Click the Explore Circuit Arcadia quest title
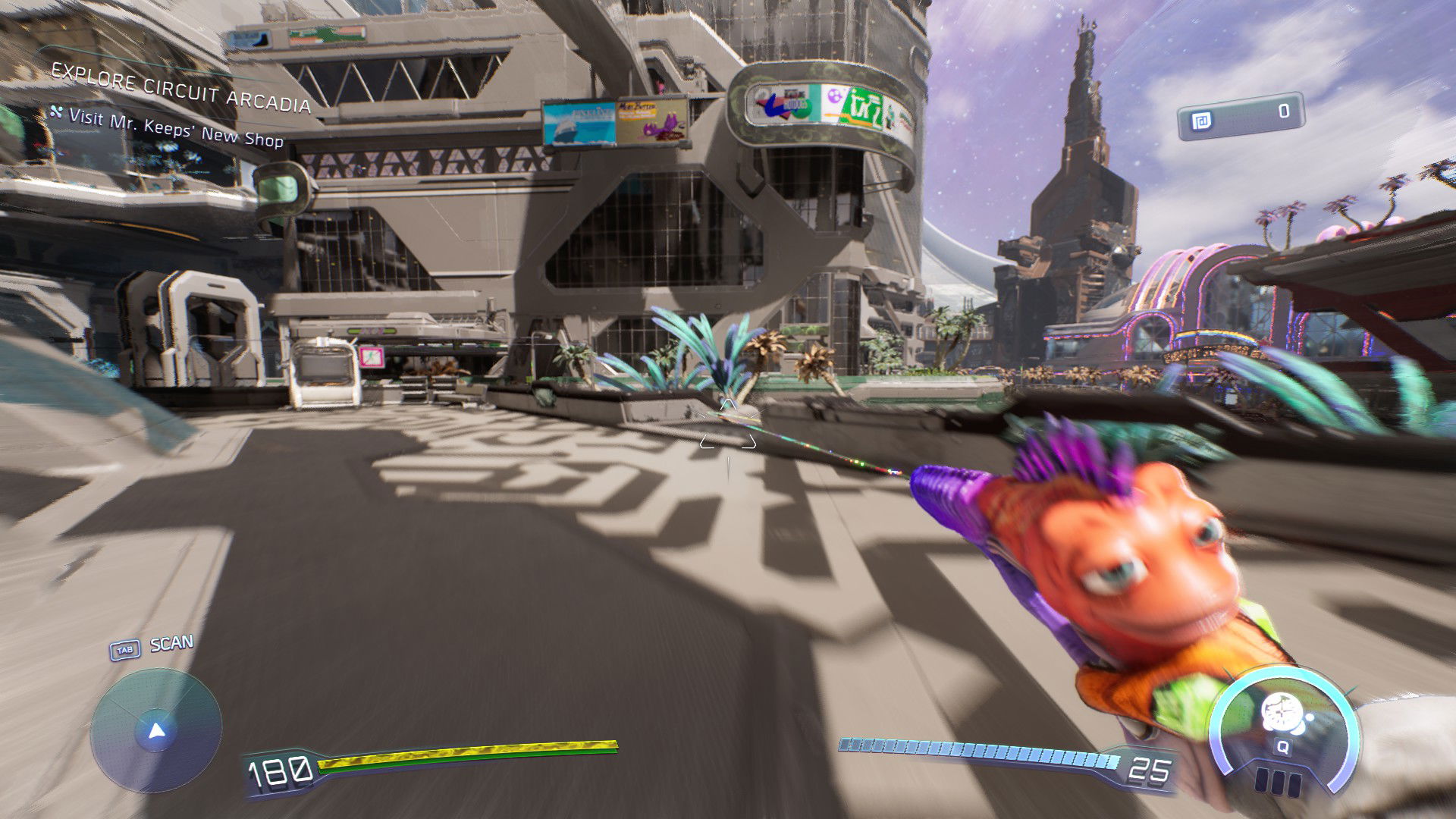 click(x=180, y=89)
